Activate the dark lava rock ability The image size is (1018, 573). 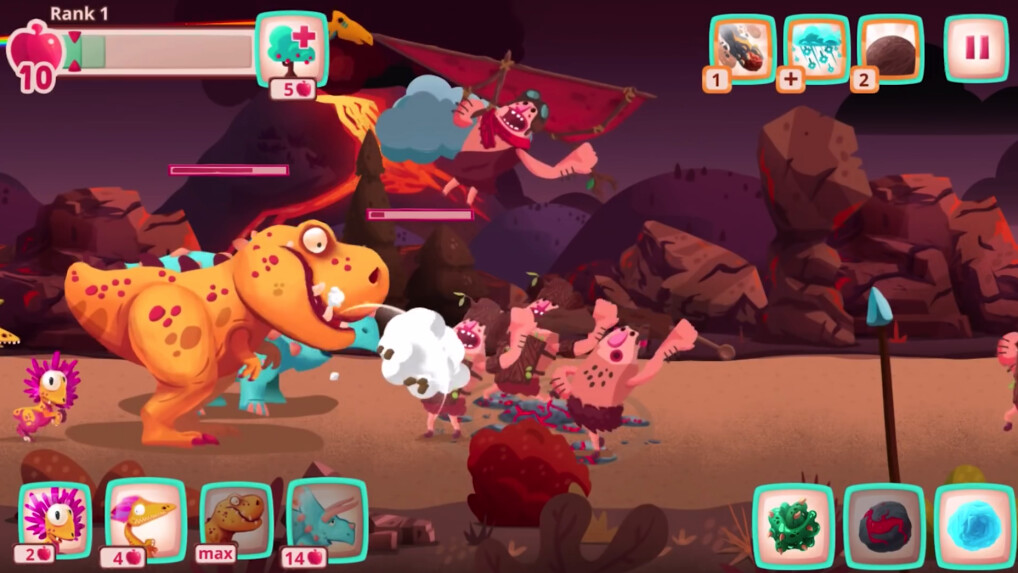pyautogui.click(x=884, y=524)
